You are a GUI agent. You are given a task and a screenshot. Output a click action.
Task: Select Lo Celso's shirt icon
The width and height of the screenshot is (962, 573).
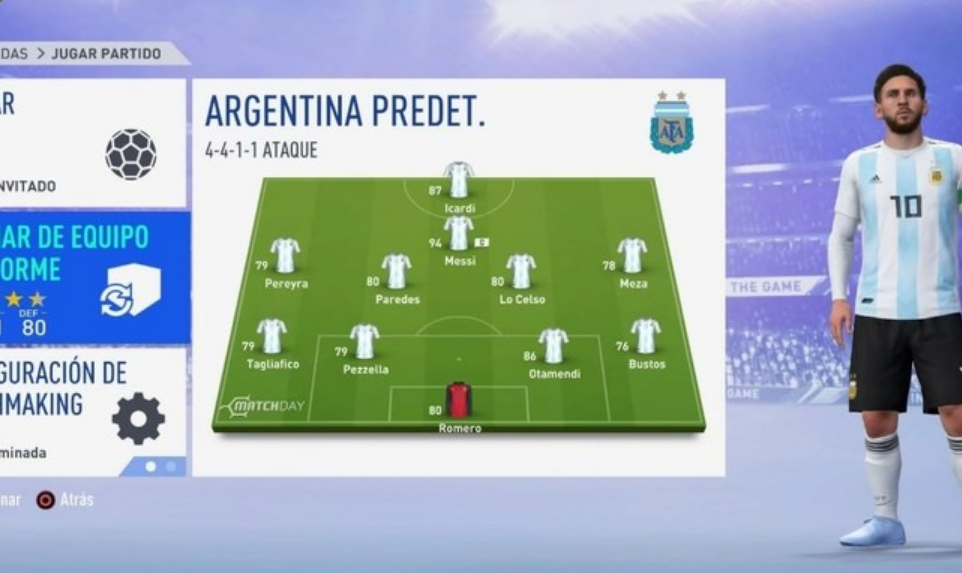click(521, 270)
